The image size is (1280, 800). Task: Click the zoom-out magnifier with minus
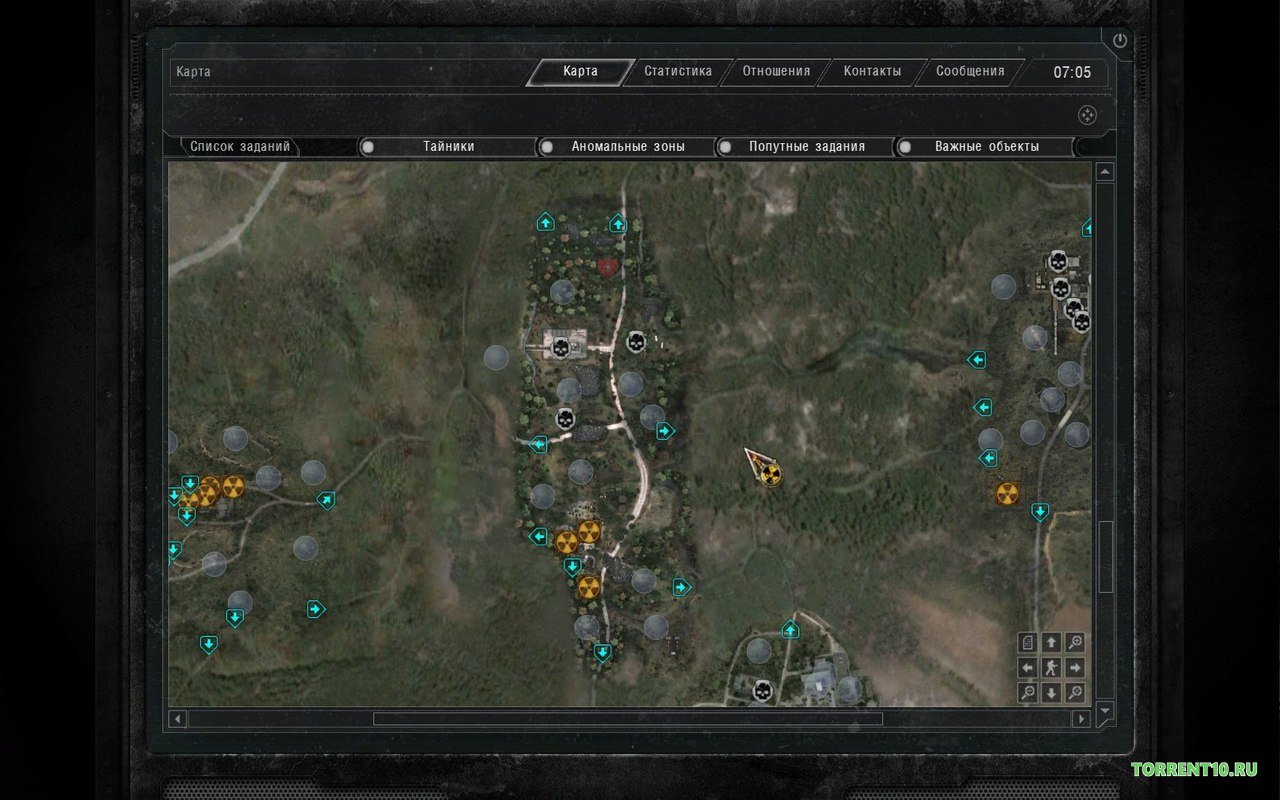(x=1027, y=692)
